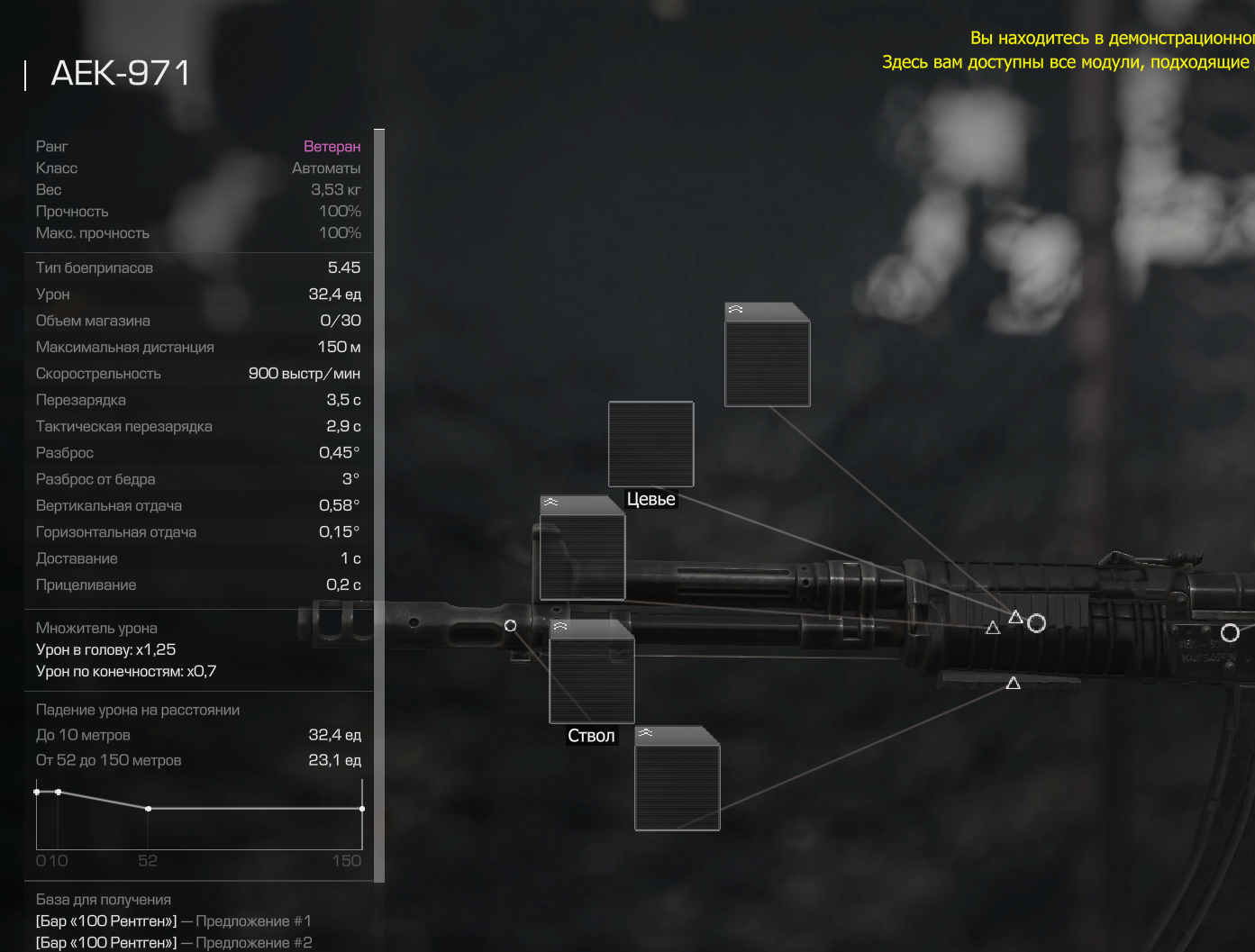This screenshot has width=1255, height=952.
Task: Open Бар «100 Рентген» Предложение #2
Action: point(174,943)
